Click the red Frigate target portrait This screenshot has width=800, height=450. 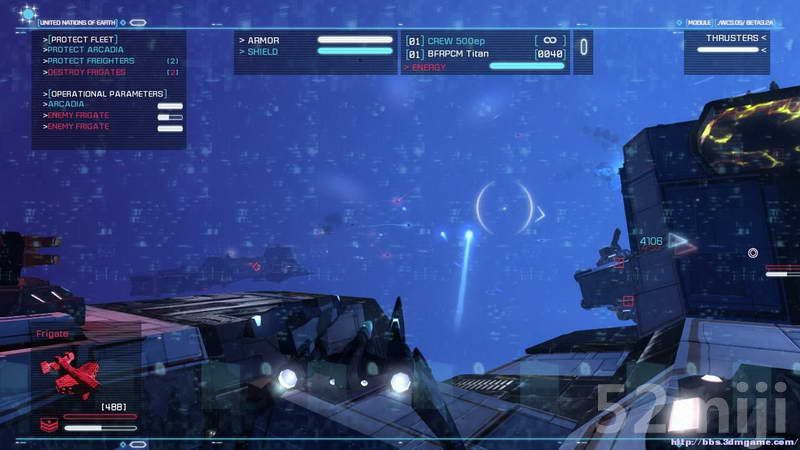point(70,377)
